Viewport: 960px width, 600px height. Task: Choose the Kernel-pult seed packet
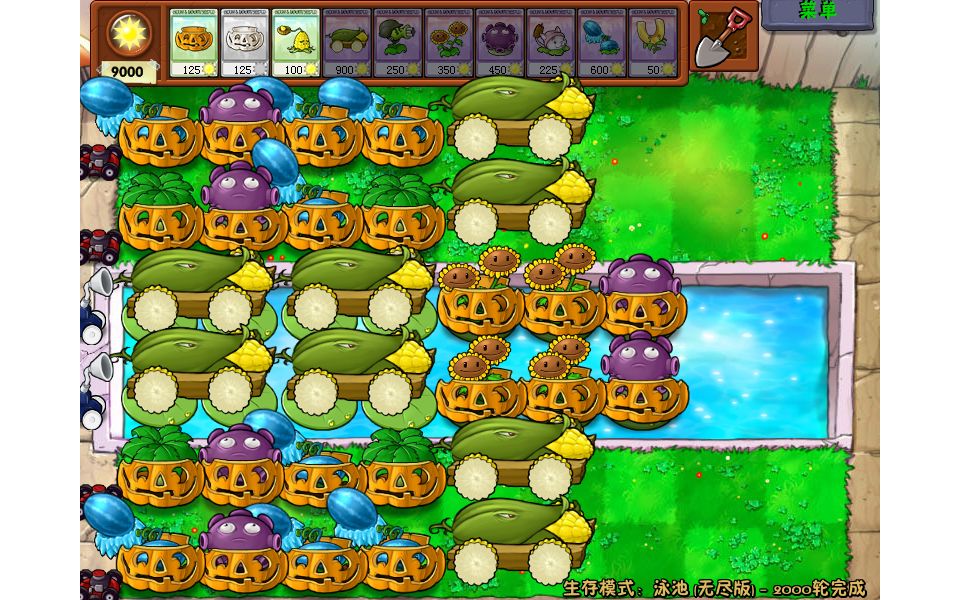point(296,42)
